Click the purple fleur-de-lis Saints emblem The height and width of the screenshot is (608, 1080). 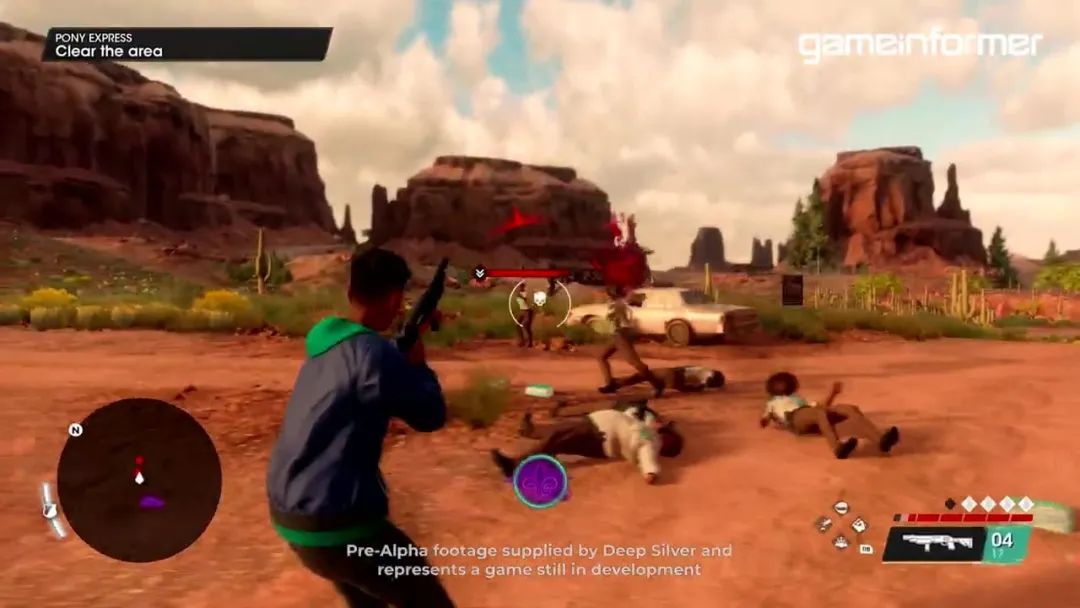coord(540,481)
